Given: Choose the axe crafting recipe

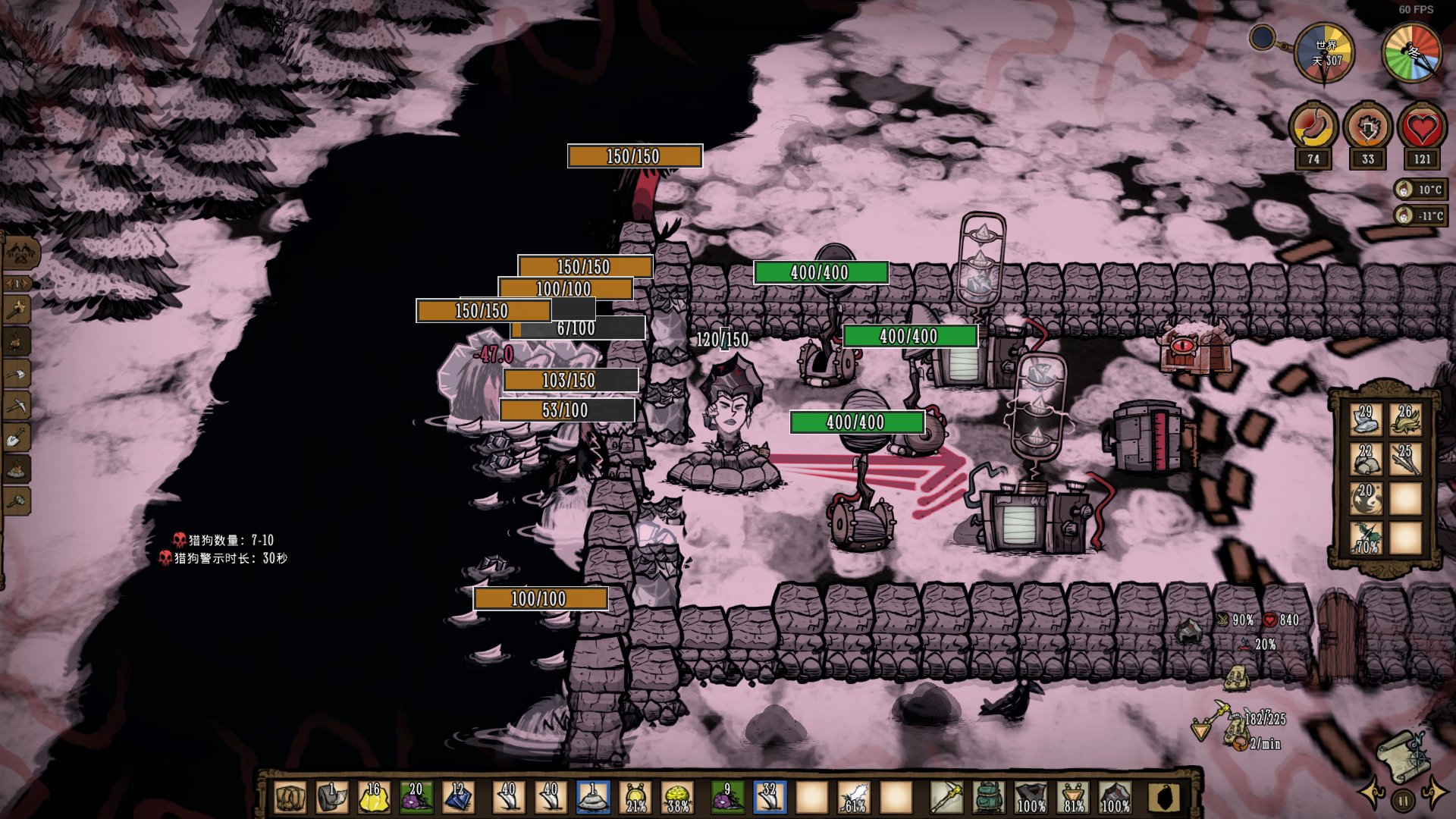Looking at the screenshot, I should 17,373.
